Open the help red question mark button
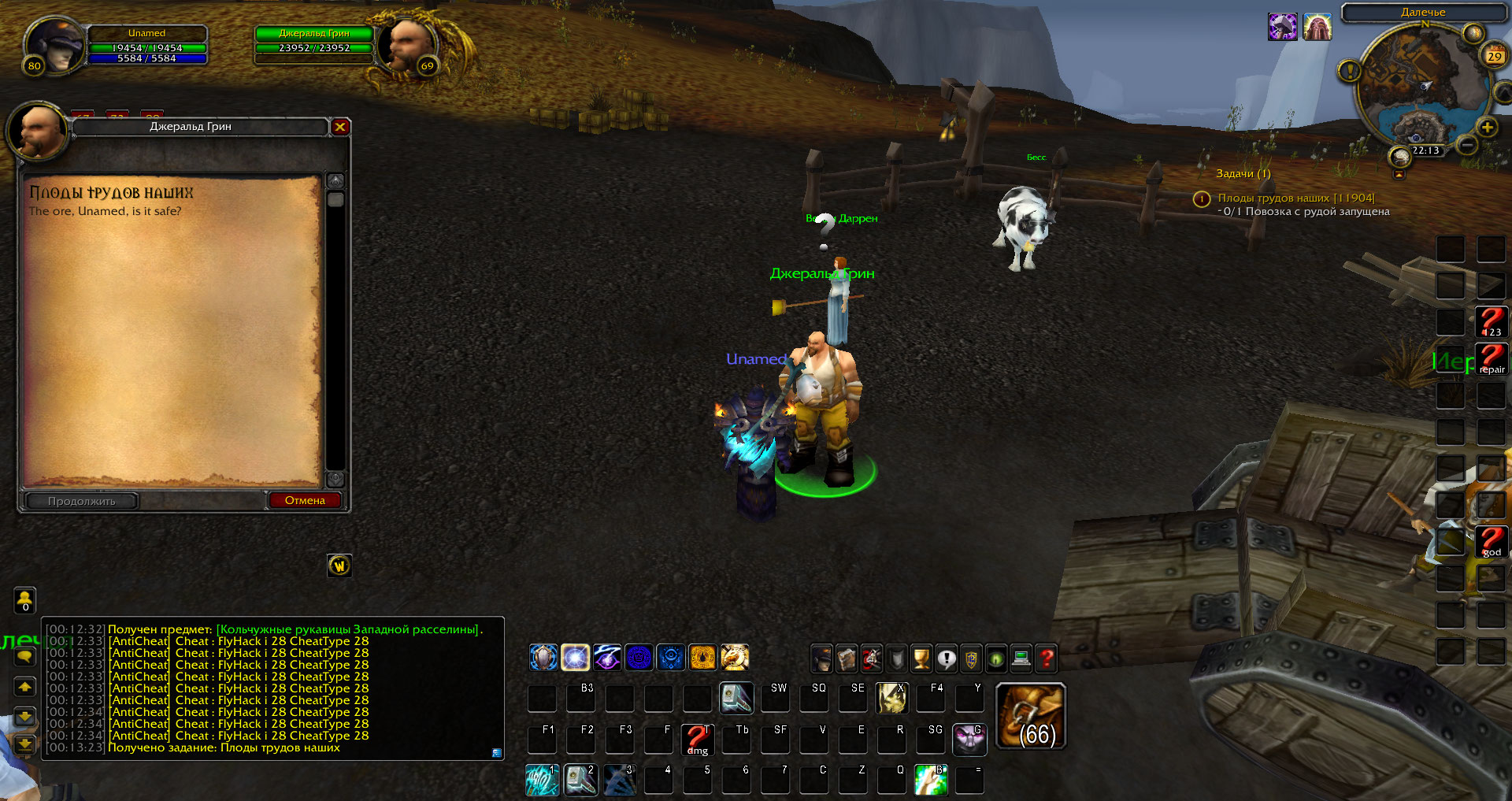The image size is (1512, 801). (x=1046, y=658)
